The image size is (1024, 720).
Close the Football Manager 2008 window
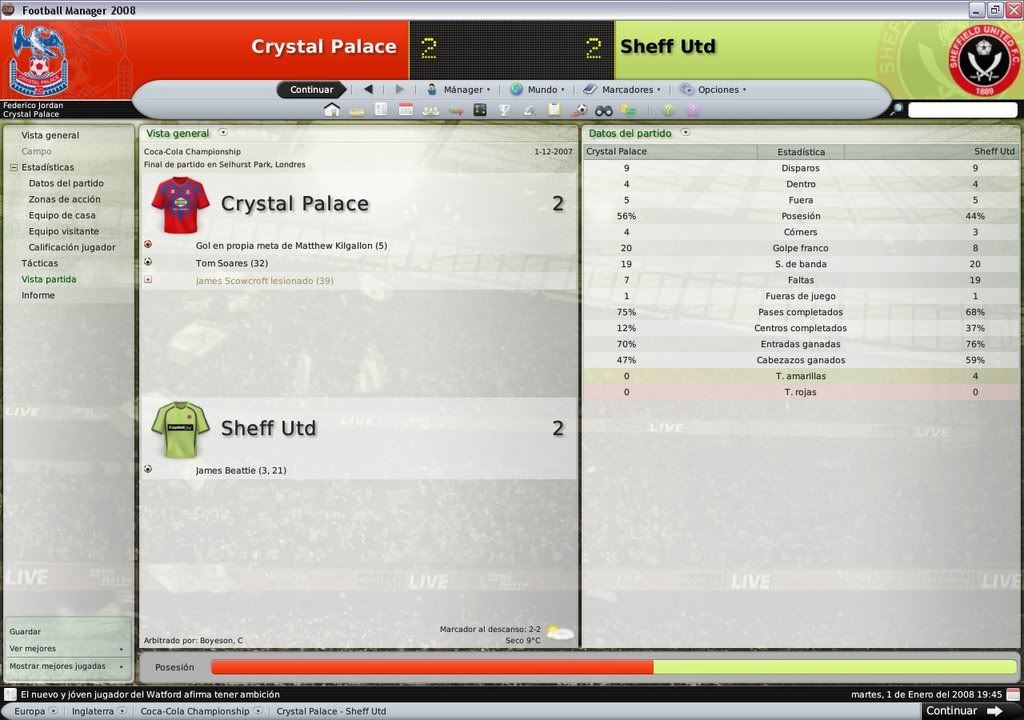click(x=1012, y=10)
